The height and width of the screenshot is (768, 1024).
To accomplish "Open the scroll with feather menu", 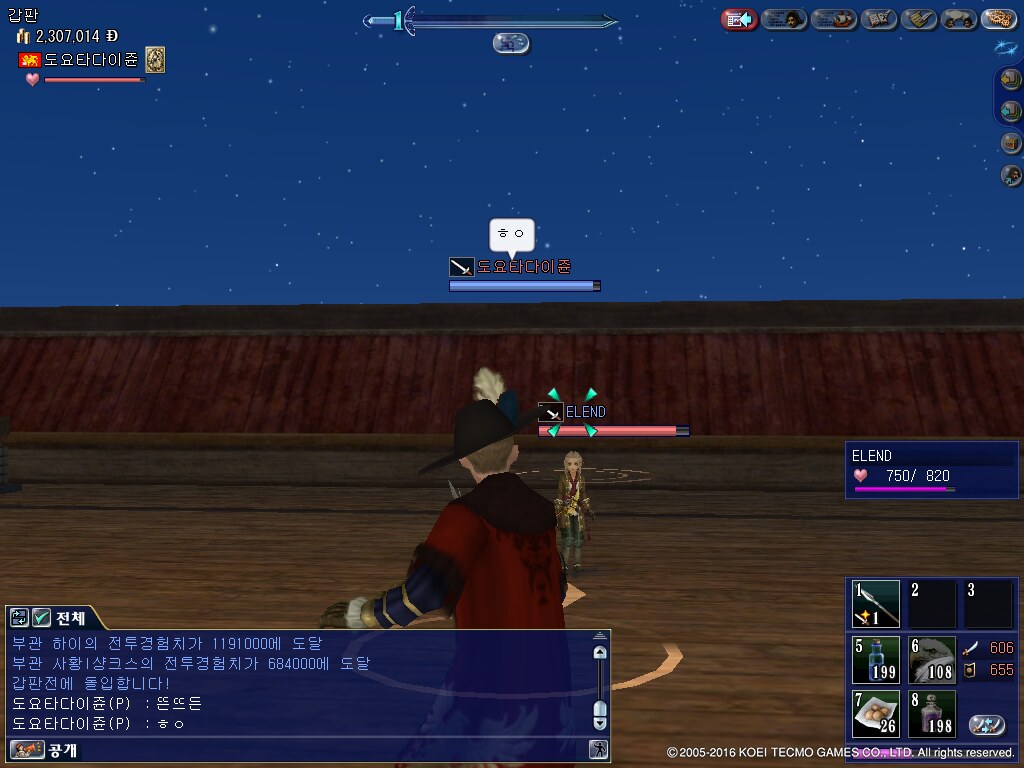I will click(x=919, y=19).
